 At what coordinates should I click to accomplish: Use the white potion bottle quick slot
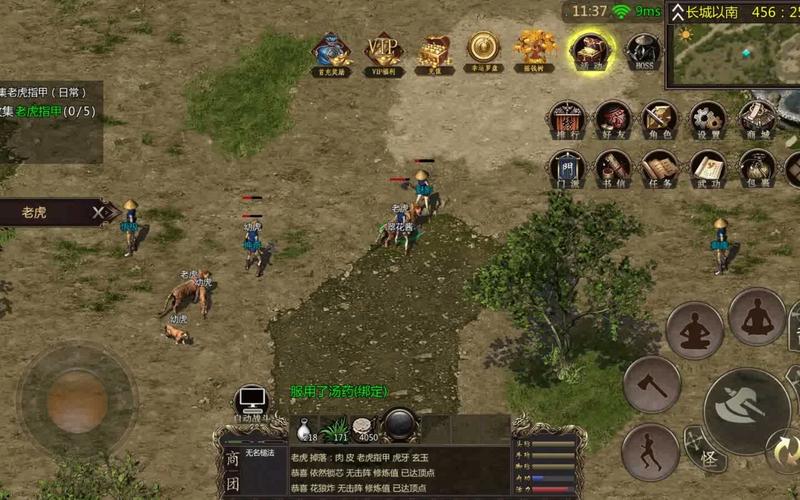tap(304, 429)
